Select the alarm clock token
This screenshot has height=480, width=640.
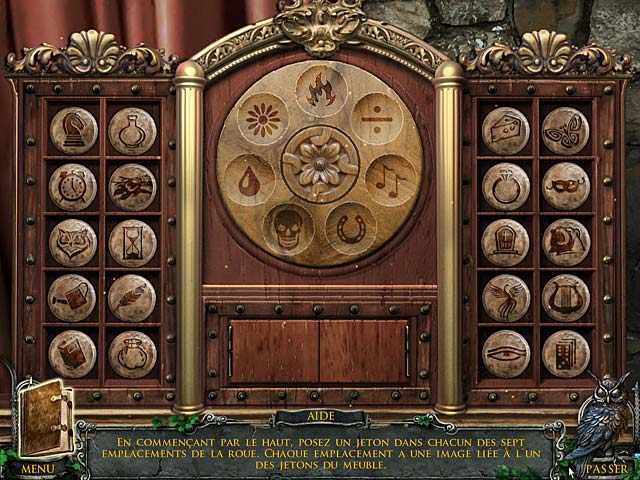coord(73,186)
